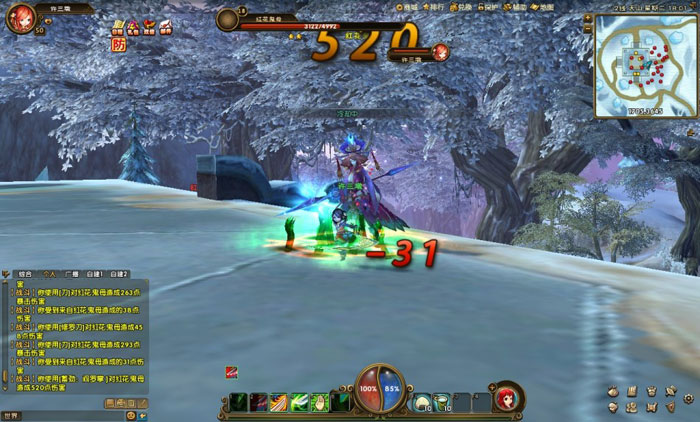
Task: Open the 商城 shop menu
Action: (x=410, y=8)
